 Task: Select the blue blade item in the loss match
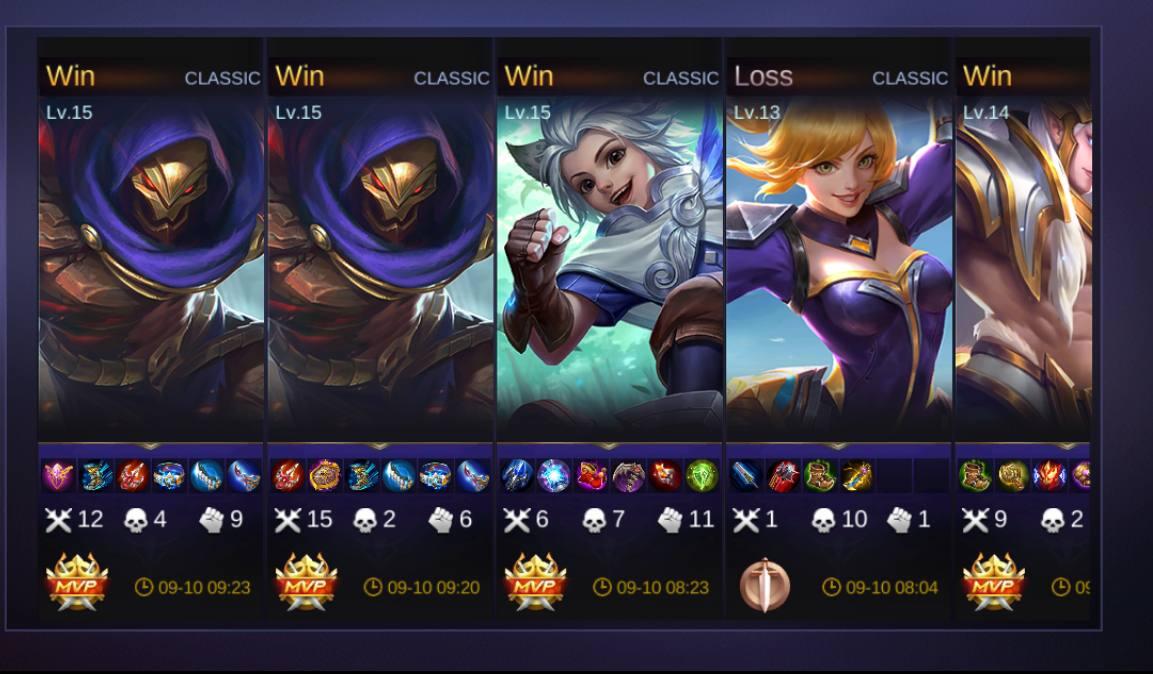748,475
